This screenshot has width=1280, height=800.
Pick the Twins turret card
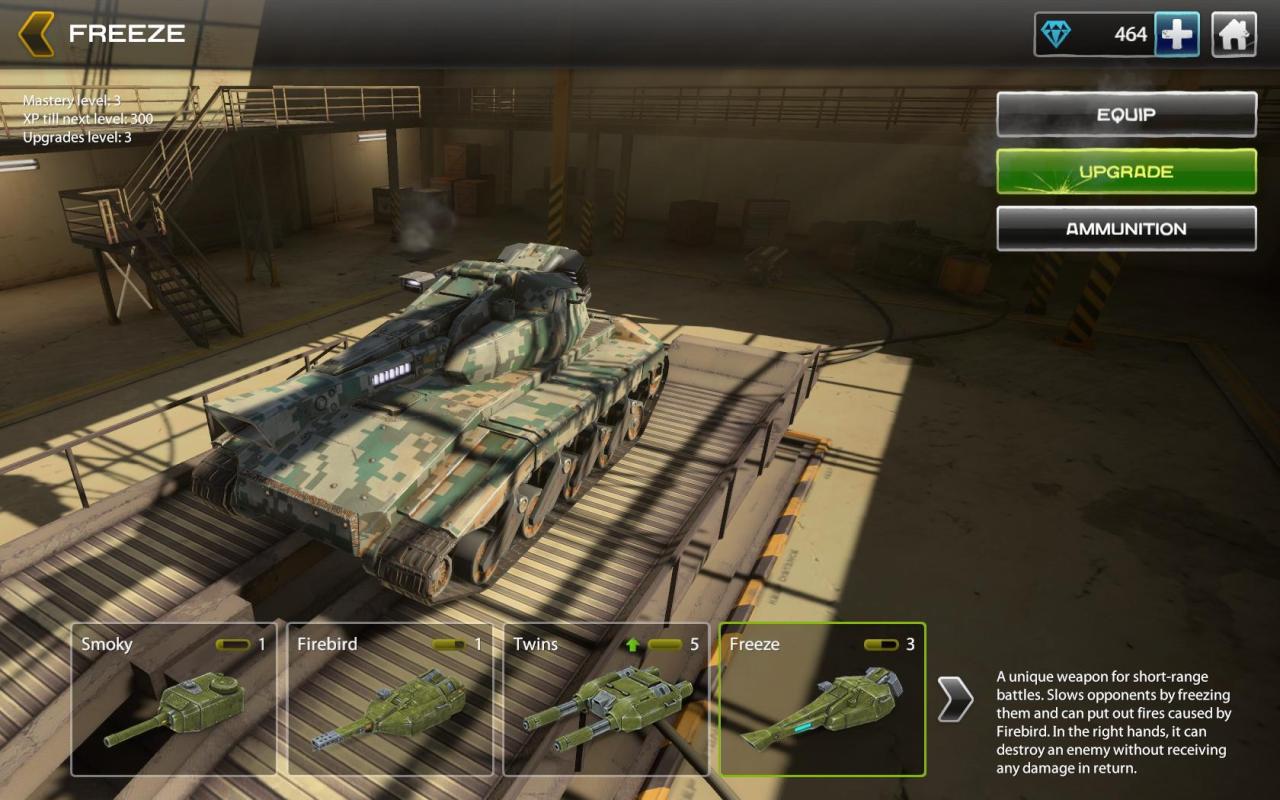point(606,700)
